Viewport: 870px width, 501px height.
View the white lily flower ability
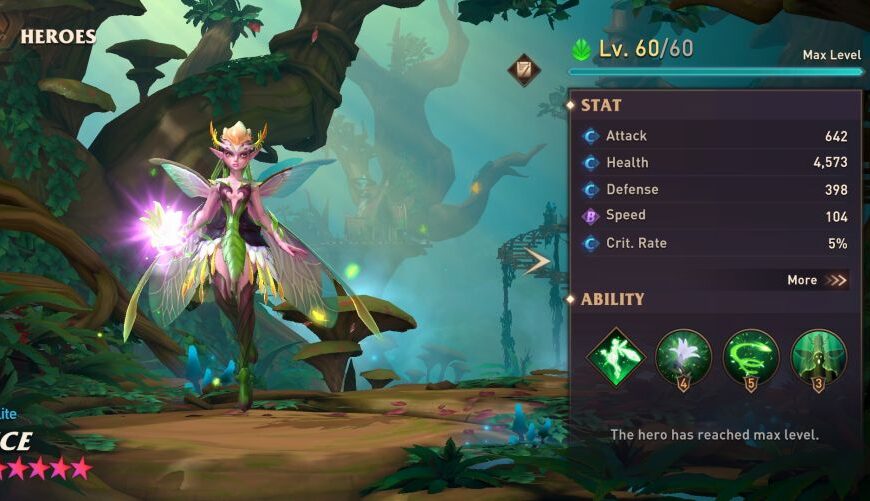coord(683,357)
